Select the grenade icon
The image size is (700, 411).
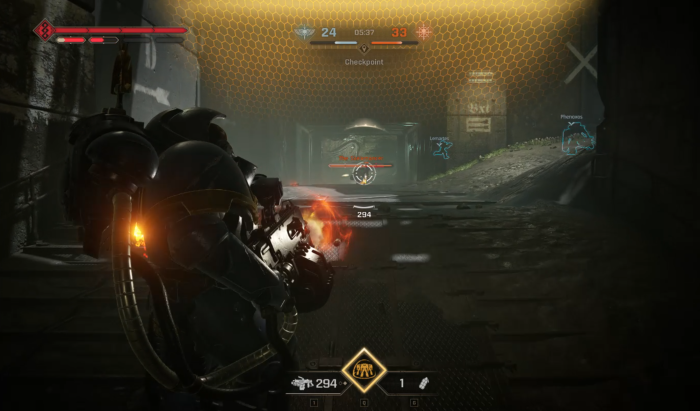click(x=426, y=382)
